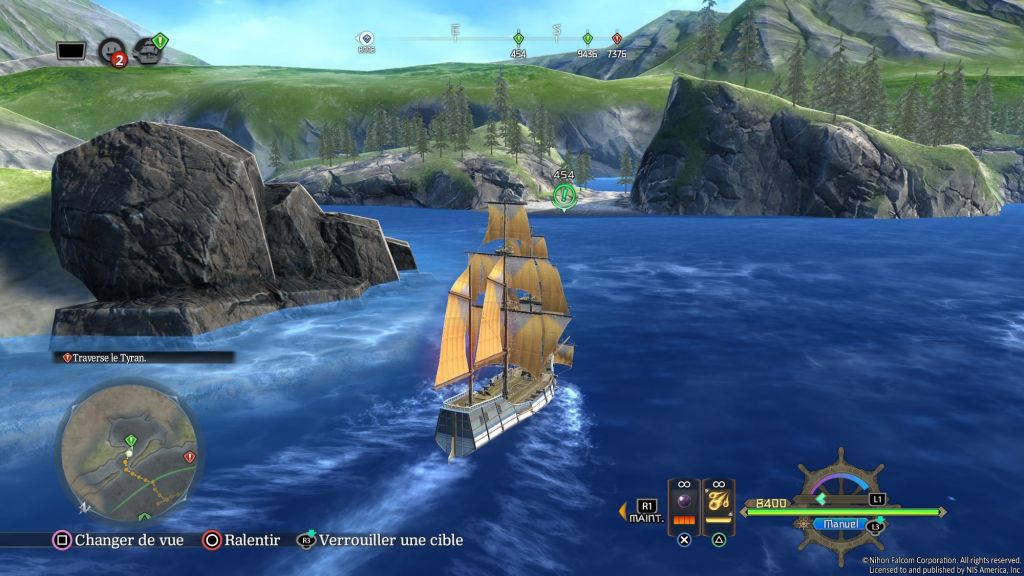
Task: Click the dark rectangular icon at top left
Action: (71, 49)
